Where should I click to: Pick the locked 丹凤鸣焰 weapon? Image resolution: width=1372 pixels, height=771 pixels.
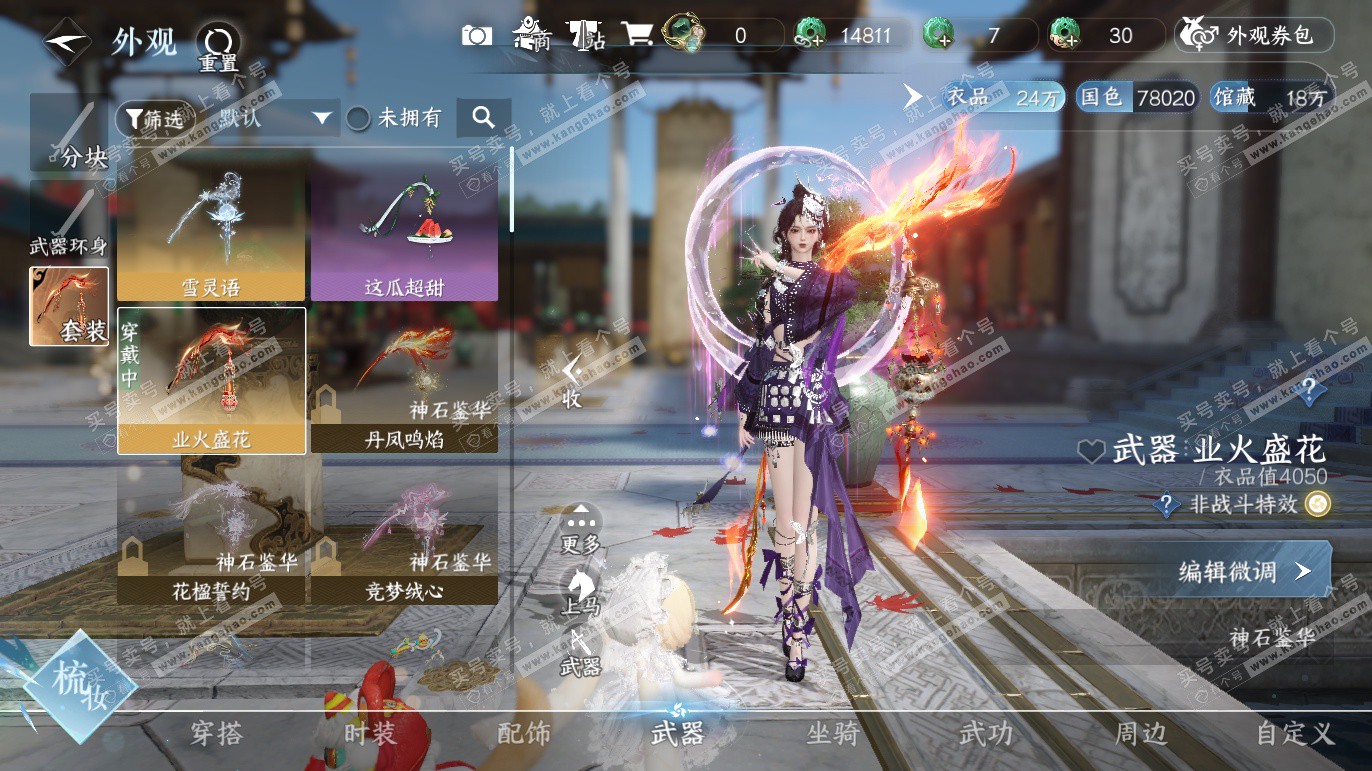coord(404,381)
